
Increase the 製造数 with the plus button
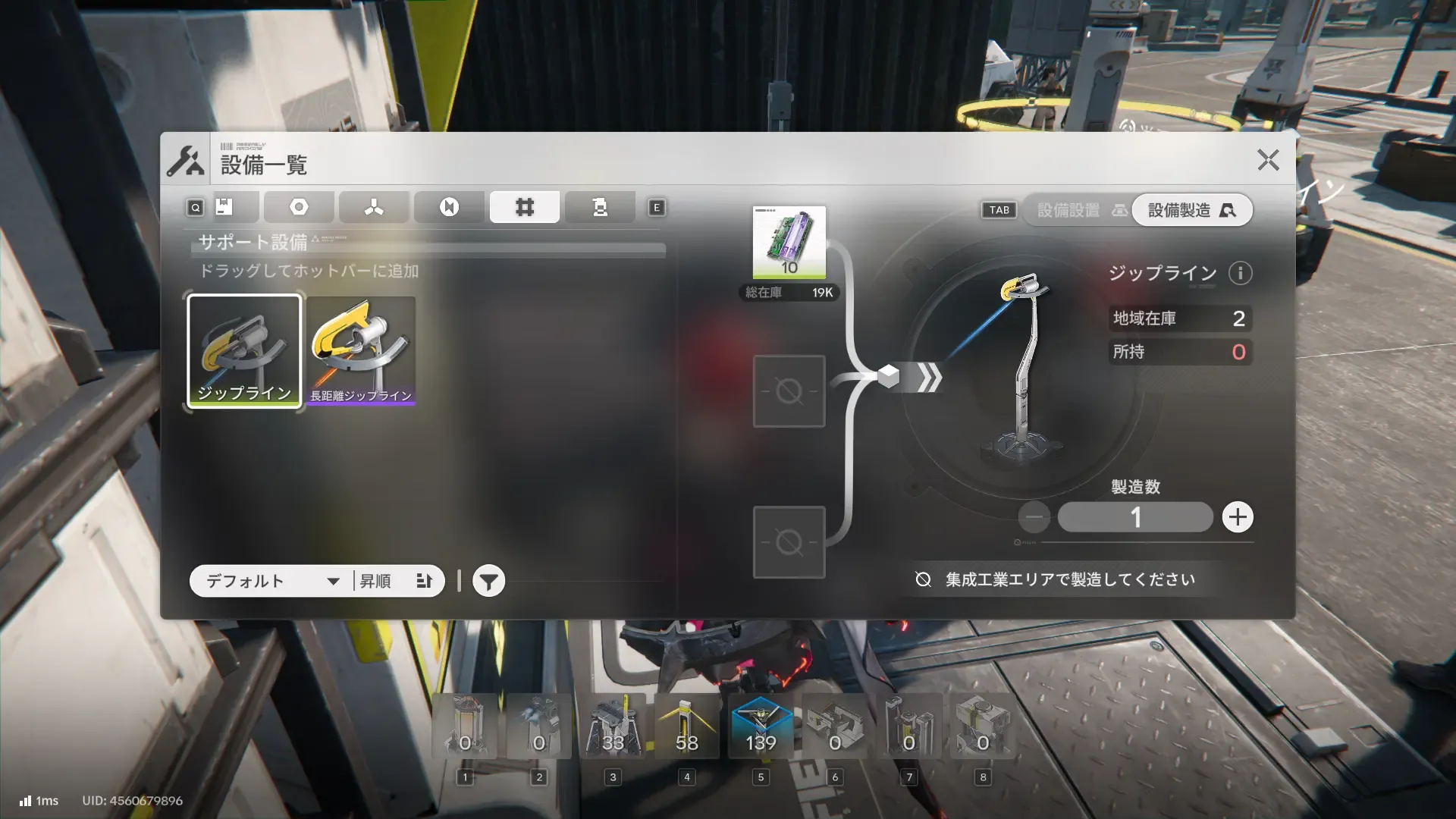click(1238, 517)
